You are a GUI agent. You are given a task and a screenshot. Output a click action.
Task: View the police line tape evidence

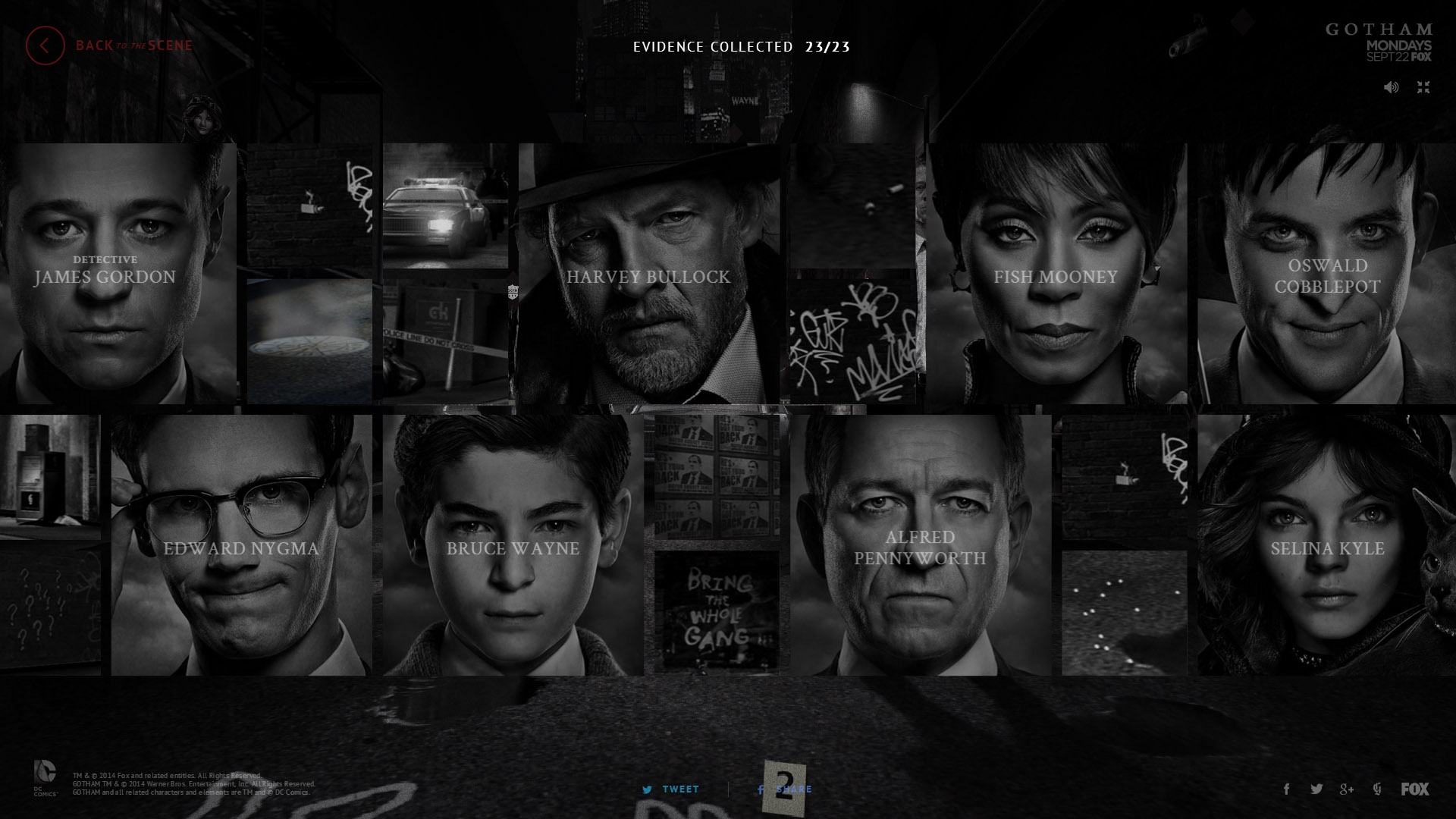click(x=445, y=341)
